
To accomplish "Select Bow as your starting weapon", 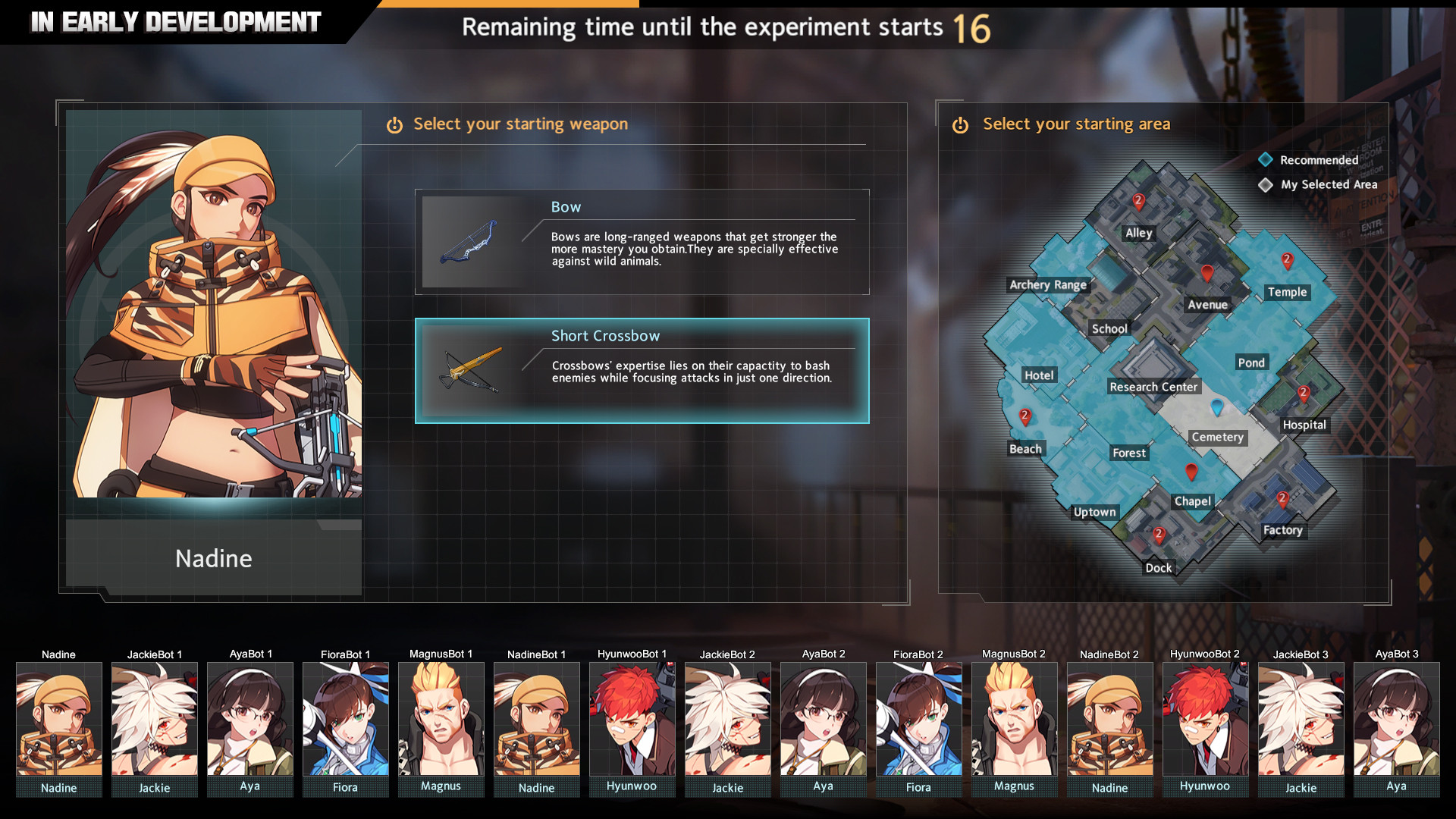I will coord(642,241).
